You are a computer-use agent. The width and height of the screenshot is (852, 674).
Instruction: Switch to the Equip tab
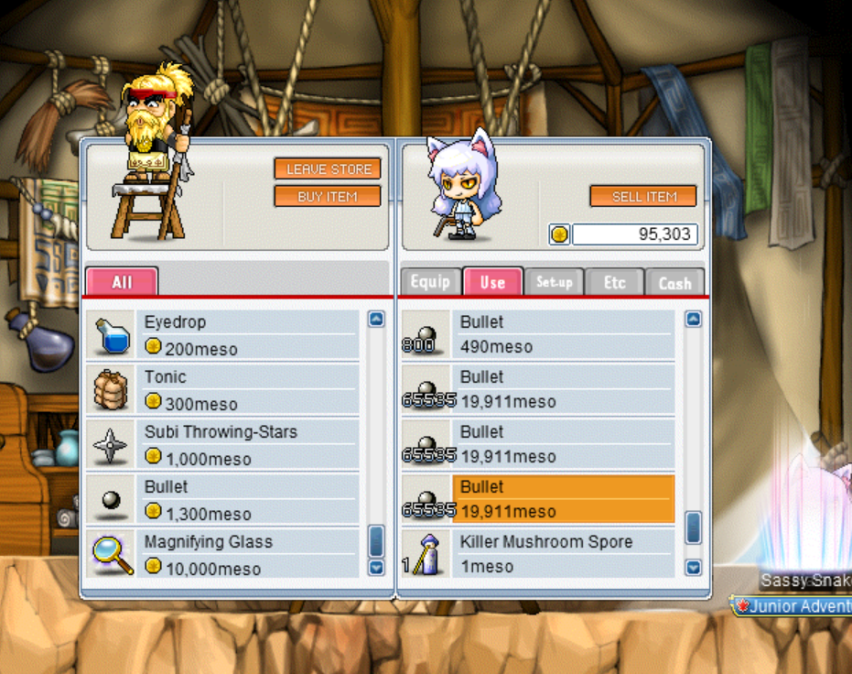tap(430, 282)
